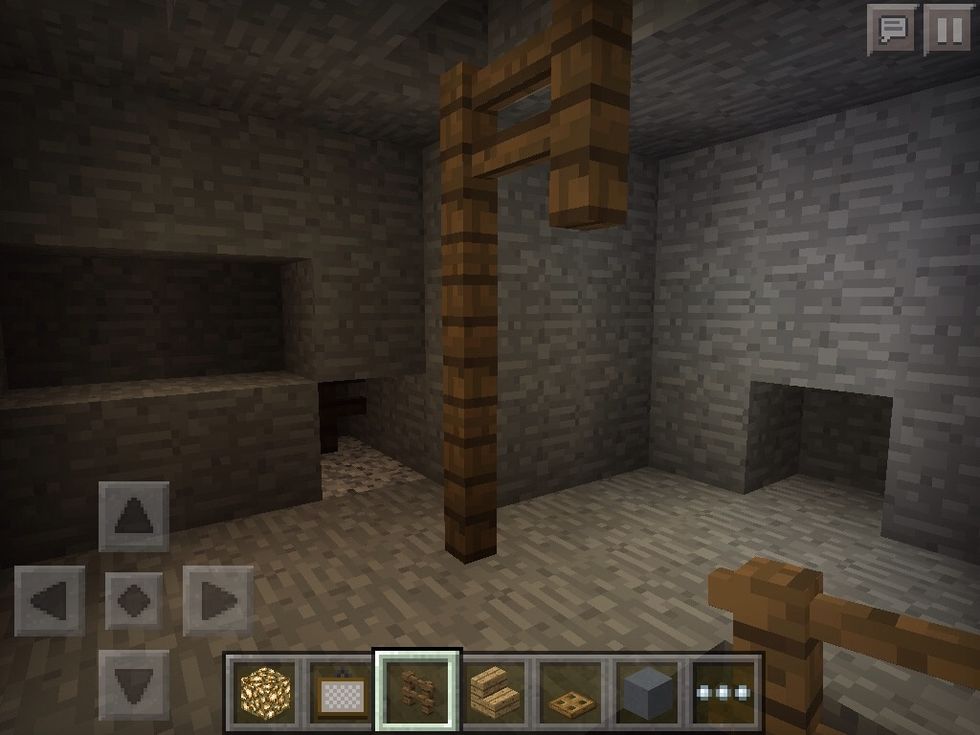Select the painting hotbar slot
The height and width of the screenshot is (735, 980).
(x=340, y=691)
